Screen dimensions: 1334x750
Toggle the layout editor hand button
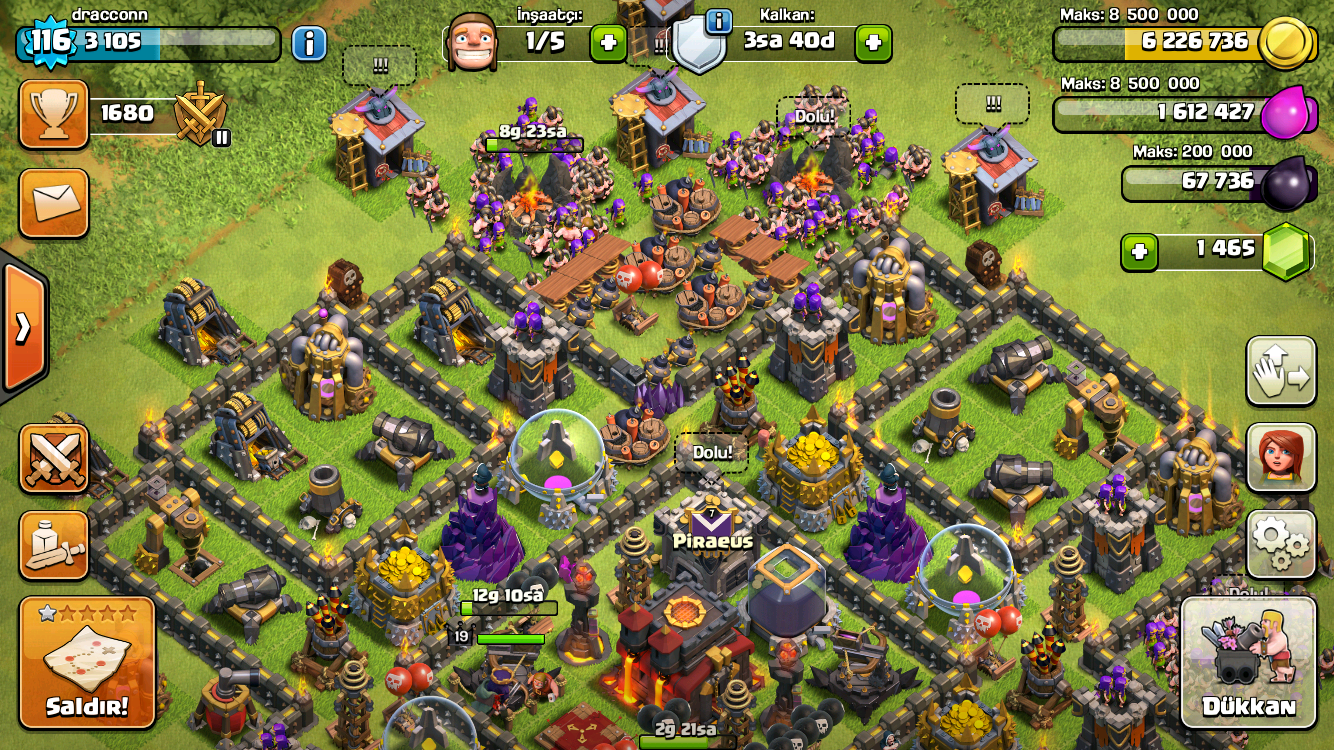tap(1281, 371)
